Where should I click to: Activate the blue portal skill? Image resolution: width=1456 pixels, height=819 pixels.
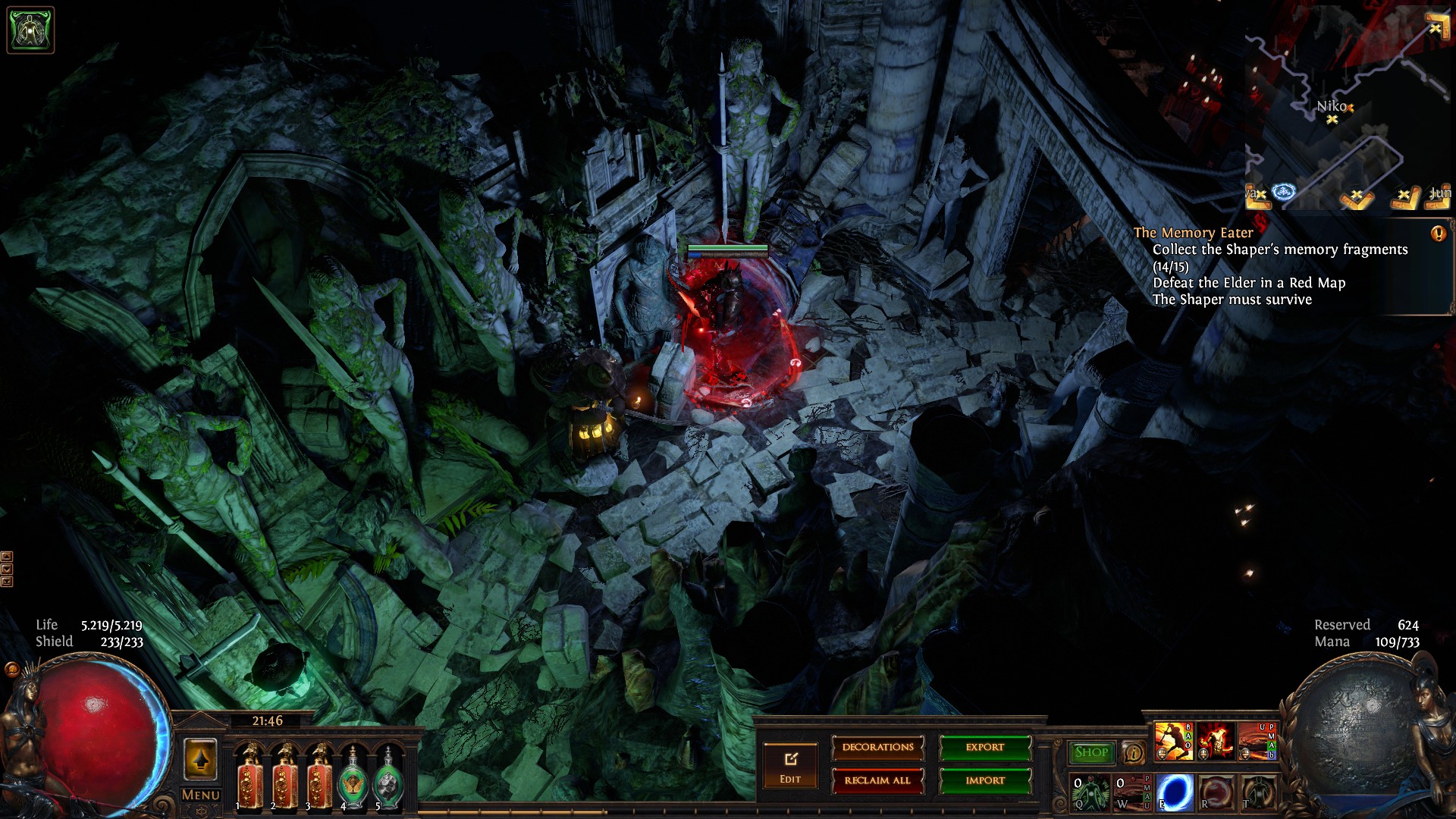coord(1174,792)
